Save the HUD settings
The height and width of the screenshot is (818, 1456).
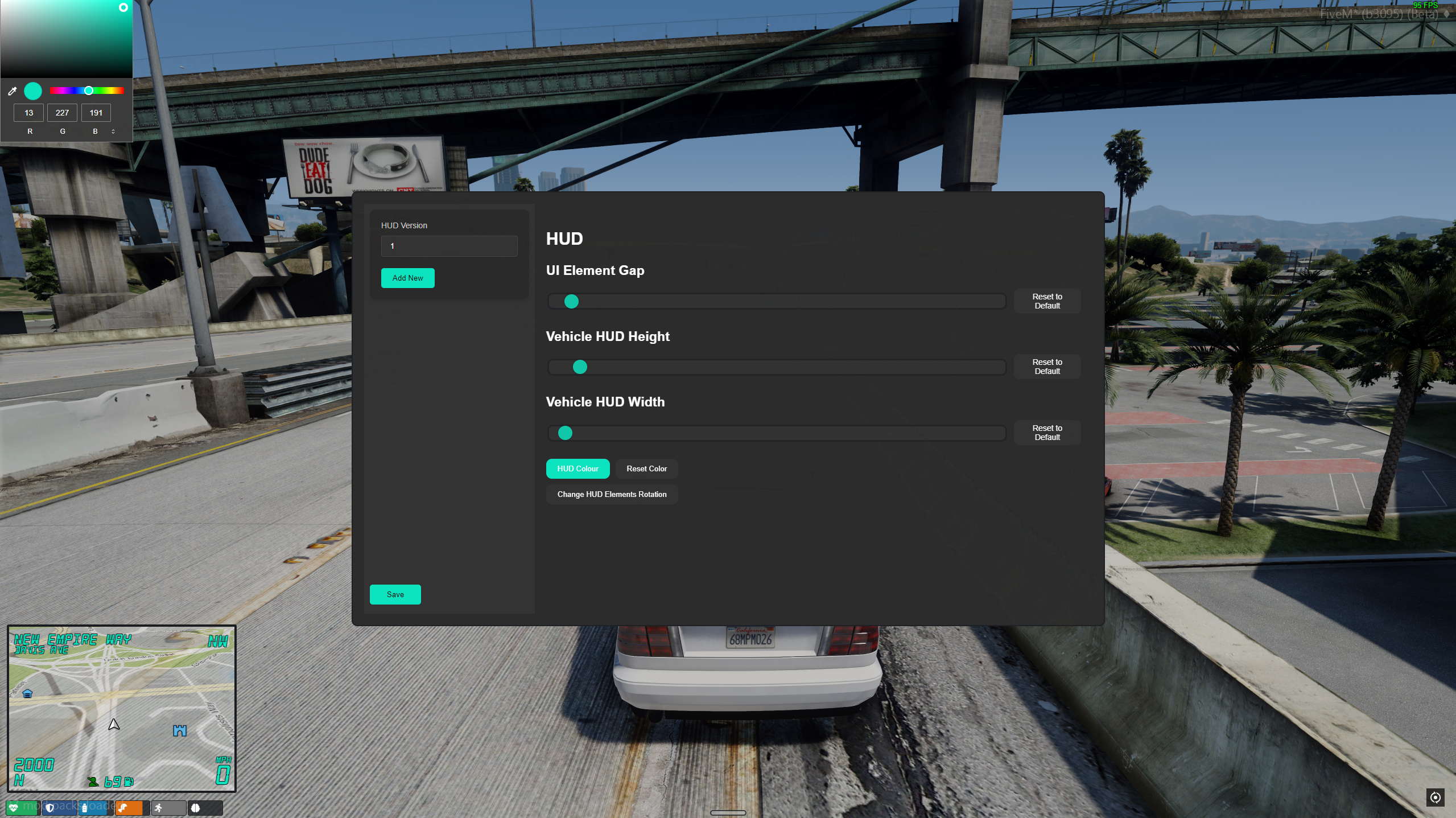[395, 594]
